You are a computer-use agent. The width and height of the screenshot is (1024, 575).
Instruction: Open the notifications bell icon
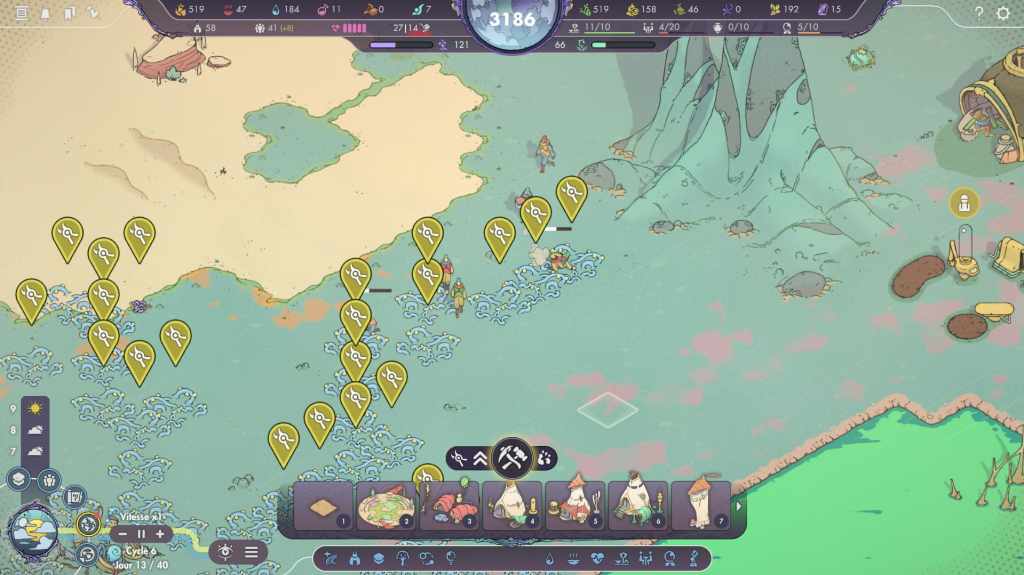pyautogui.click(x=44, y=13)
